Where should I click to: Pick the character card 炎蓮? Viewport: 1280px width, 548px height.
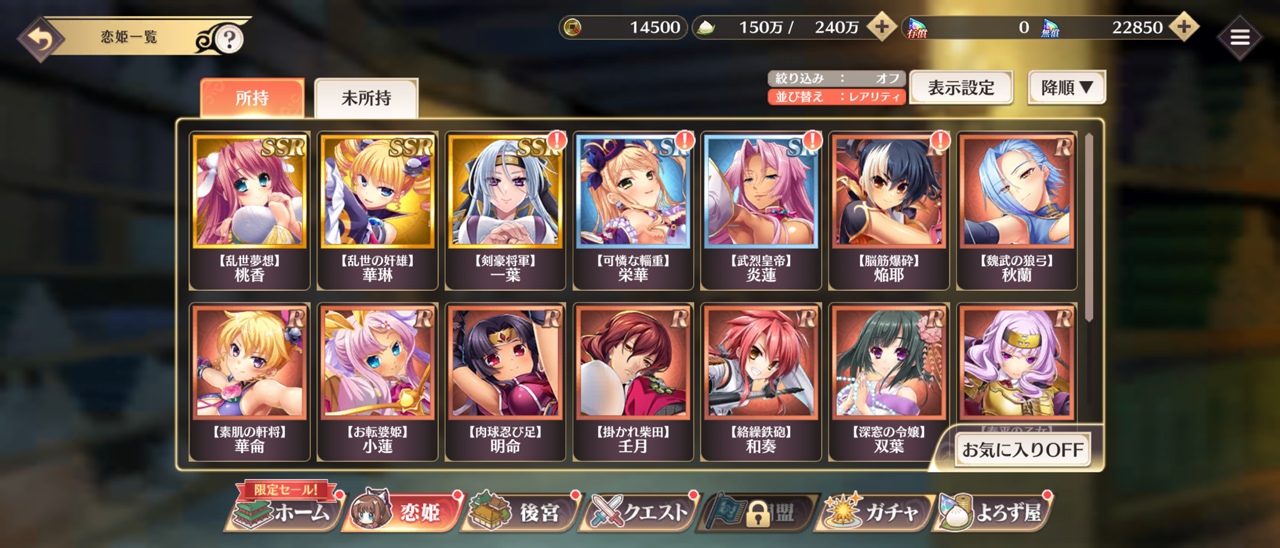pyautogui.click(x=761, y=210)
